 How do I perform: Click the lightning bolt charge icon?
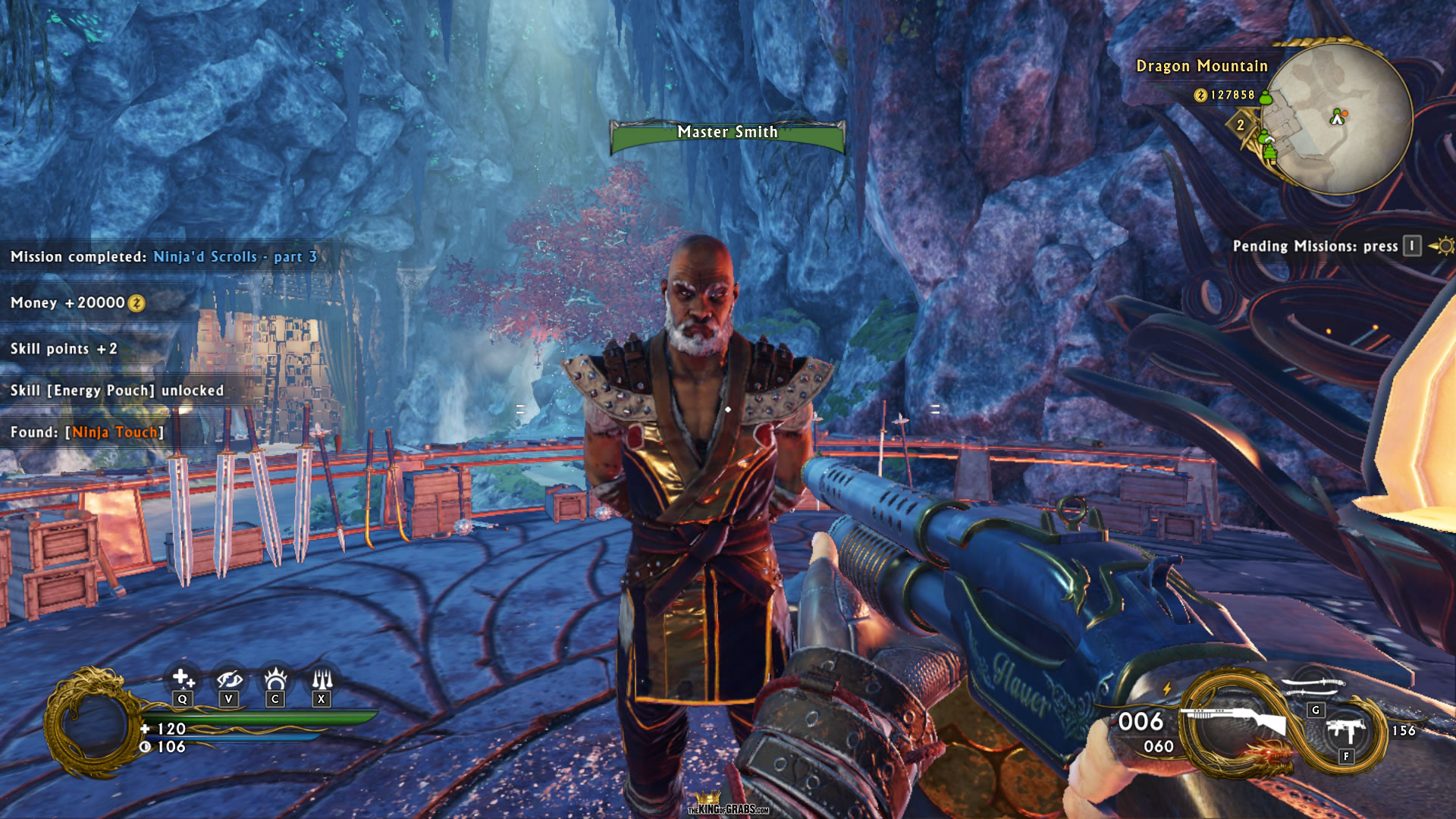(x=1167, y=688)
